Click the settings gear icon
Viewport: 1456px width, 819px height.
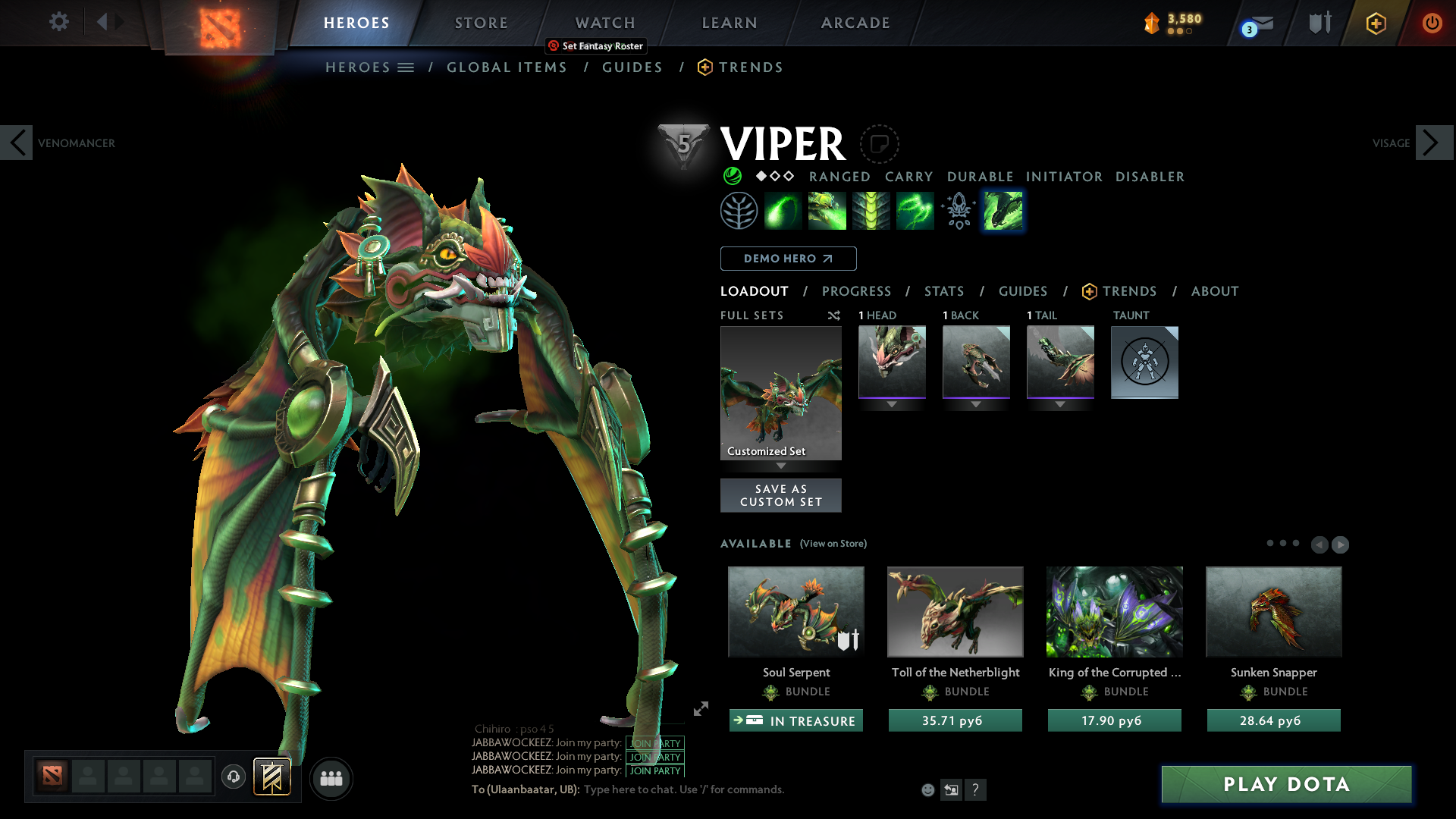coord(58,22)
